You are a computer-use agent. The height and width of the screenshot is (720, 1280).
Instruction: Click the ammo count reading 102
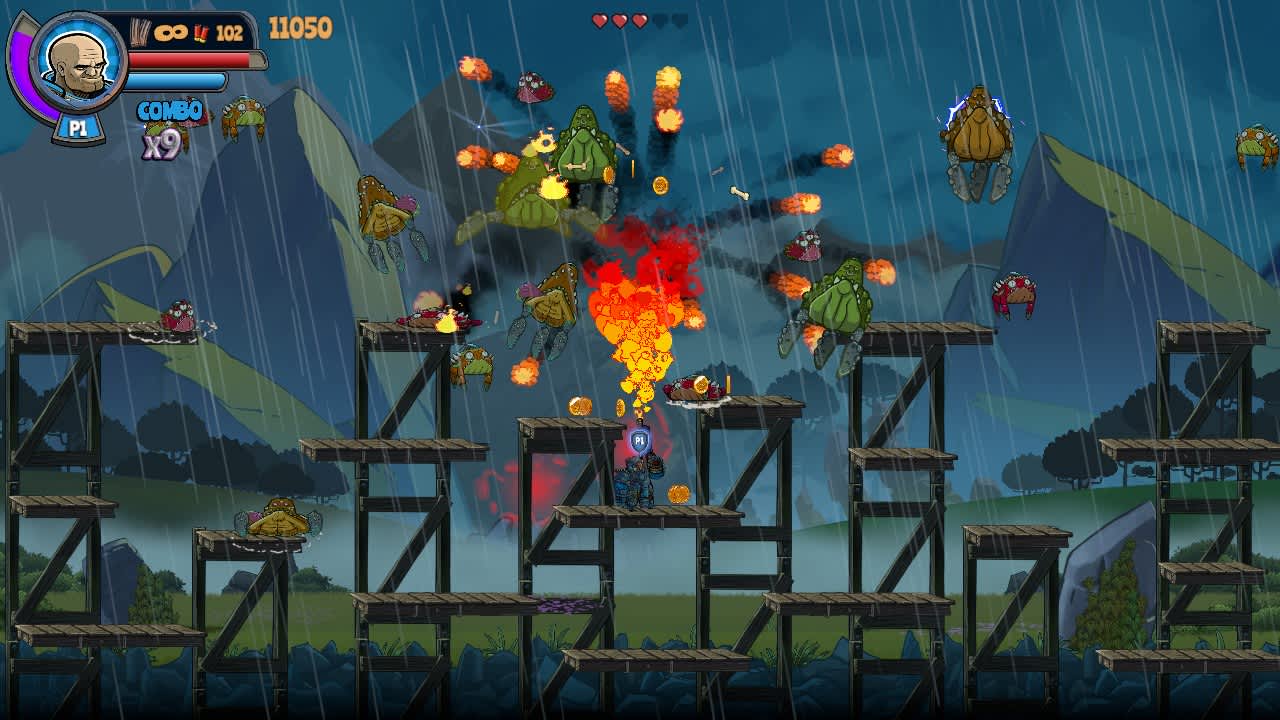point(229,33)
